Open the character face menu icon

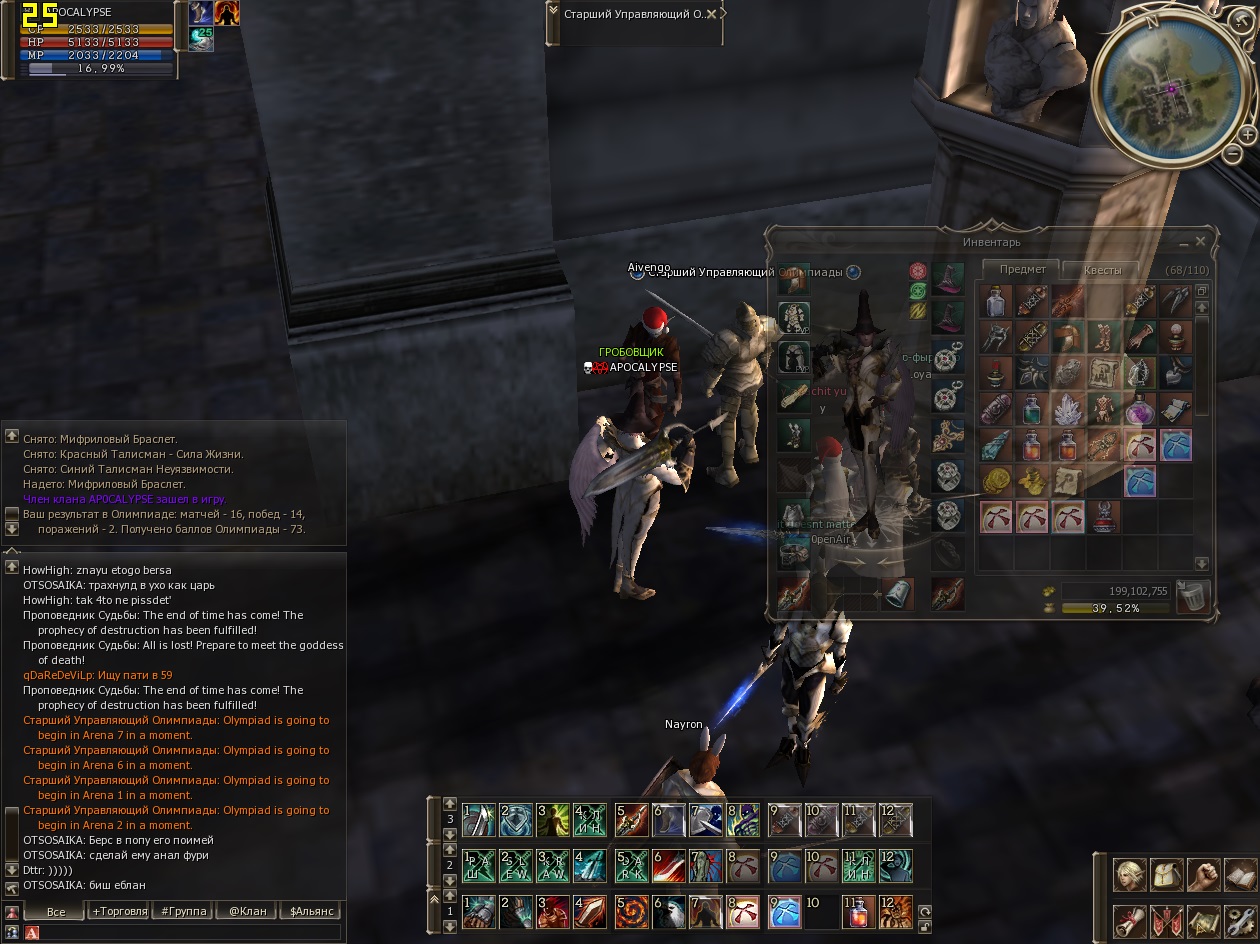pyautogui.click(x=1130, y=876)
